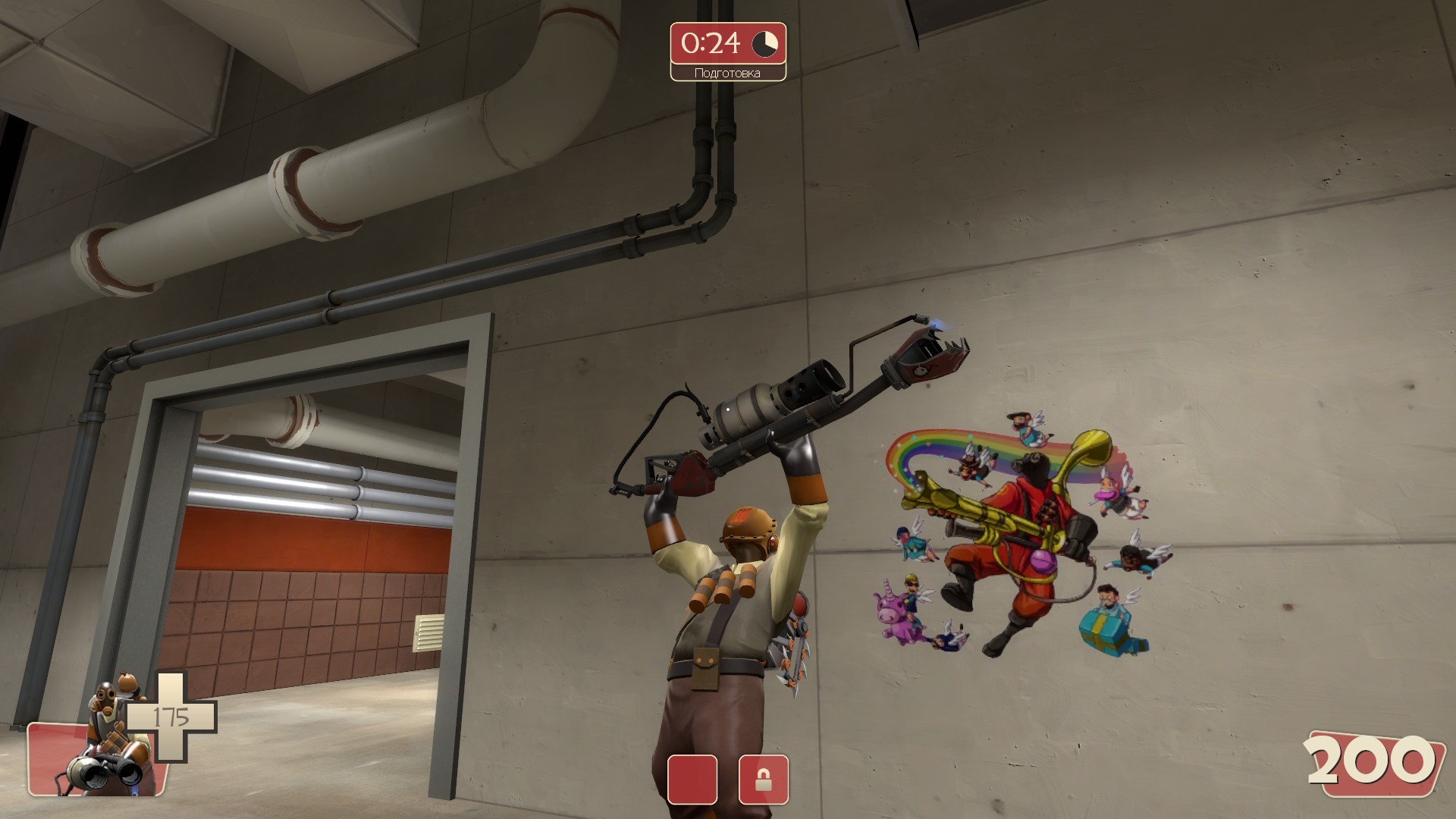This screenshot has height=819, width=1456.
Task: Click the health cross showing 175
Action: tap(171, 715)
